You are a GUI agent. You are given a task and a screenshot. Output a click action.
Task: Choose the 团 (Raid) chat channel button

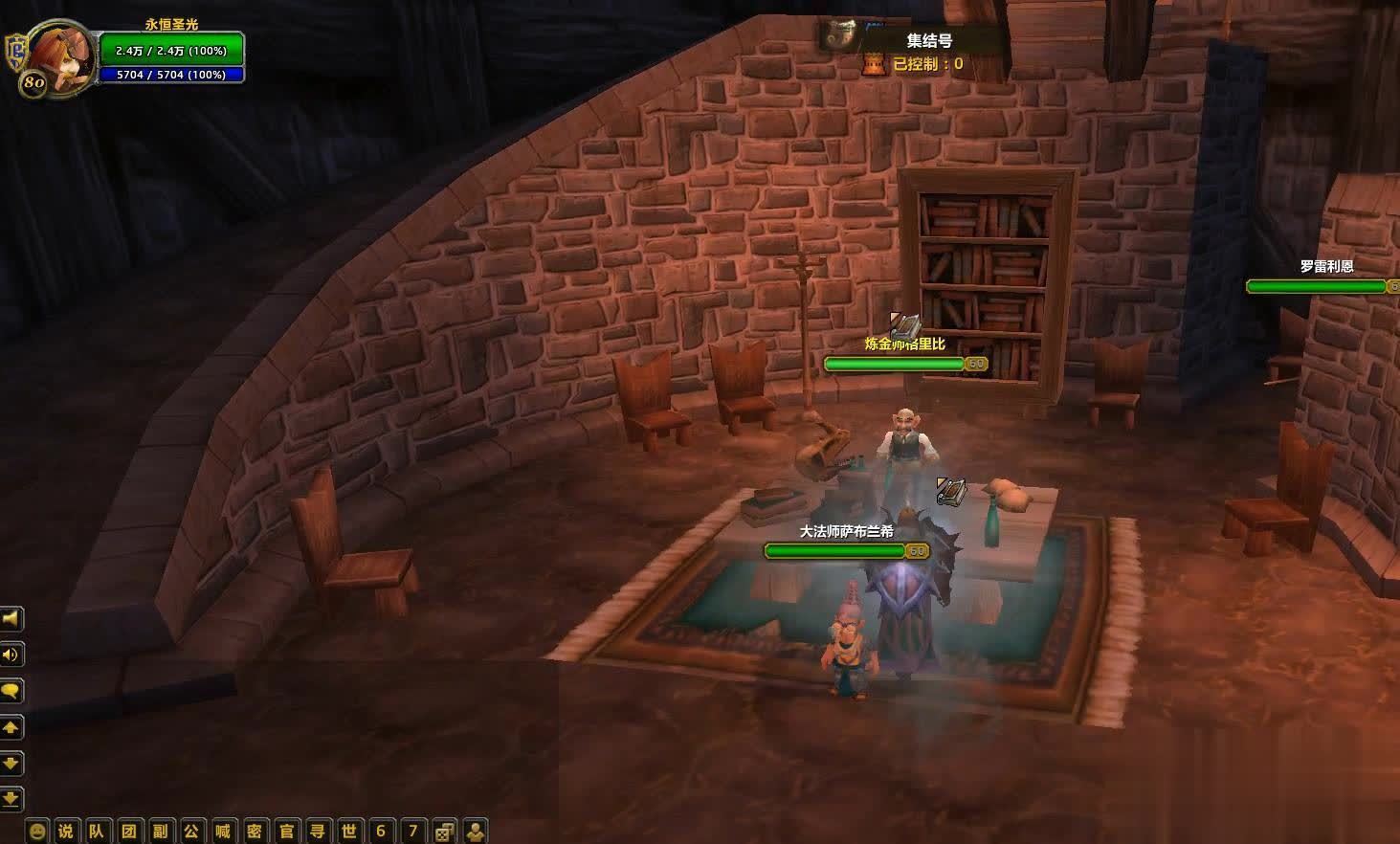128,831
